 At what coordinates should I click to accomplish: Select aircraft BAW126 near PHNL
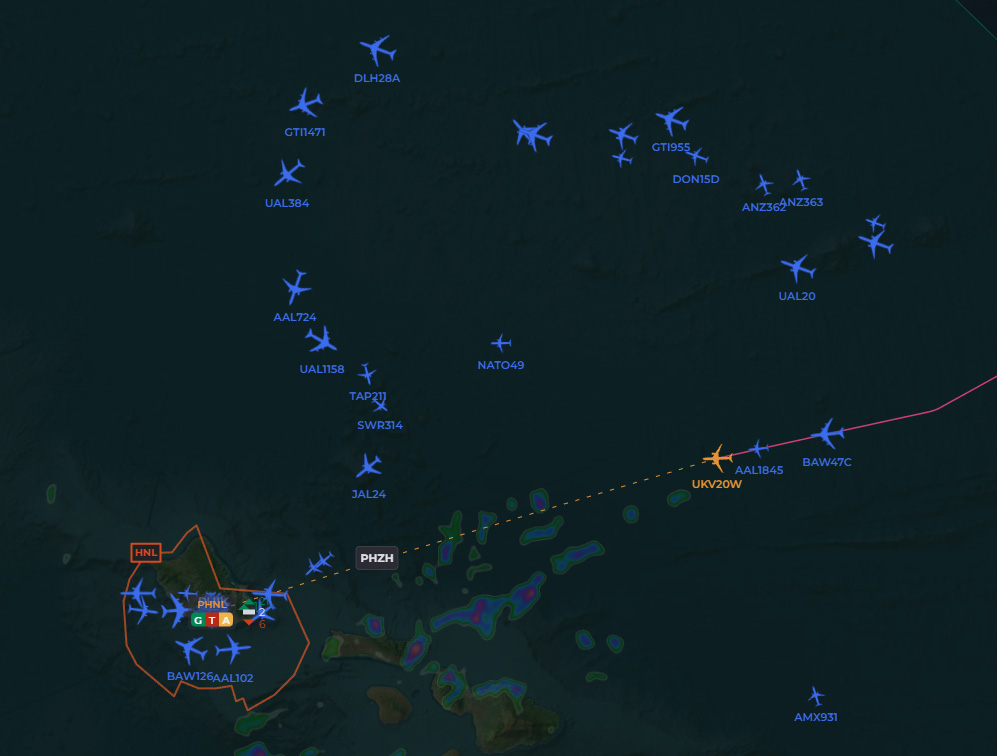(189, 651)
